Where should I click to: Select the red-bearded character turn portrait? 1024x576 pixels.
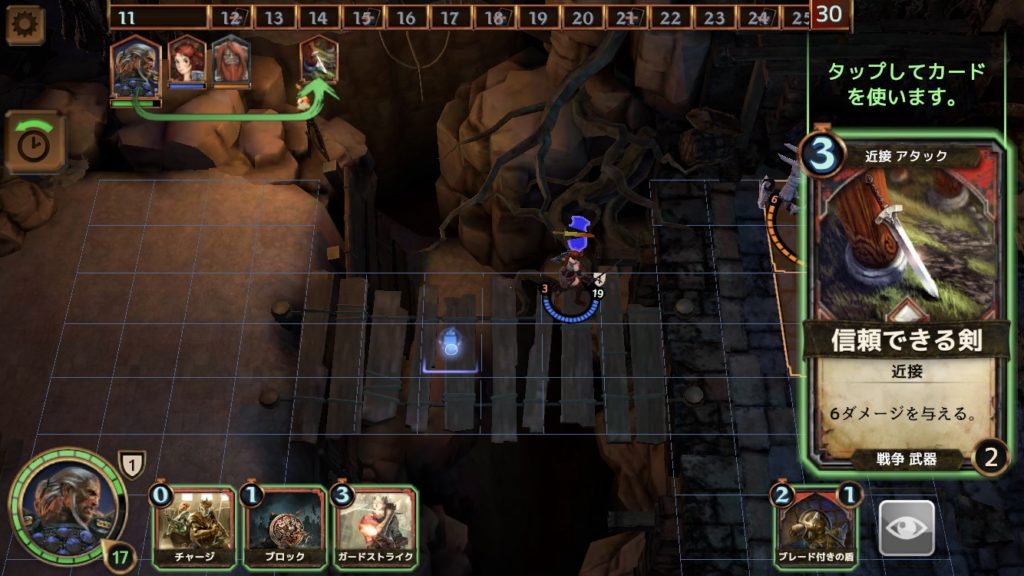click(231, 62)
